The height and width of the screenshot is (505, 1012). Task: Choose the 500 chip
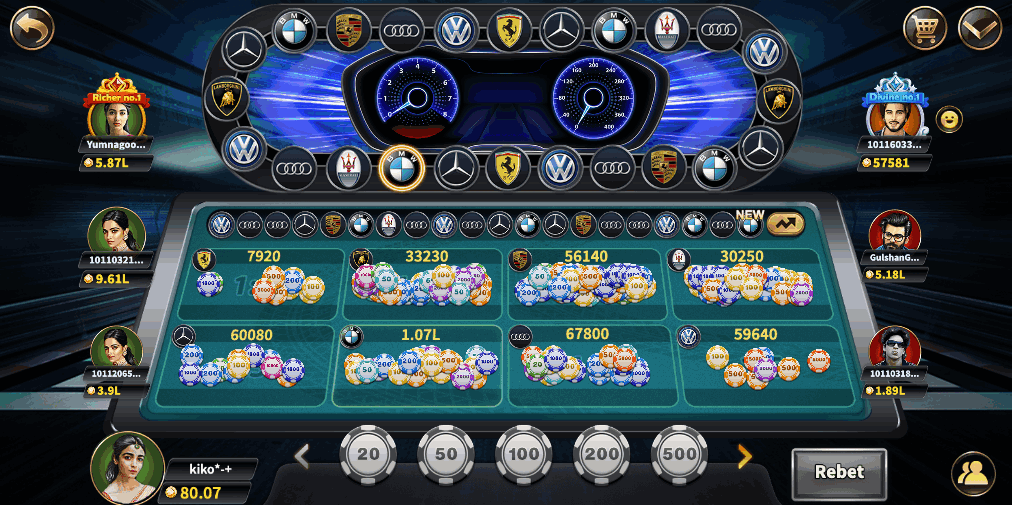tap(680, 454)
